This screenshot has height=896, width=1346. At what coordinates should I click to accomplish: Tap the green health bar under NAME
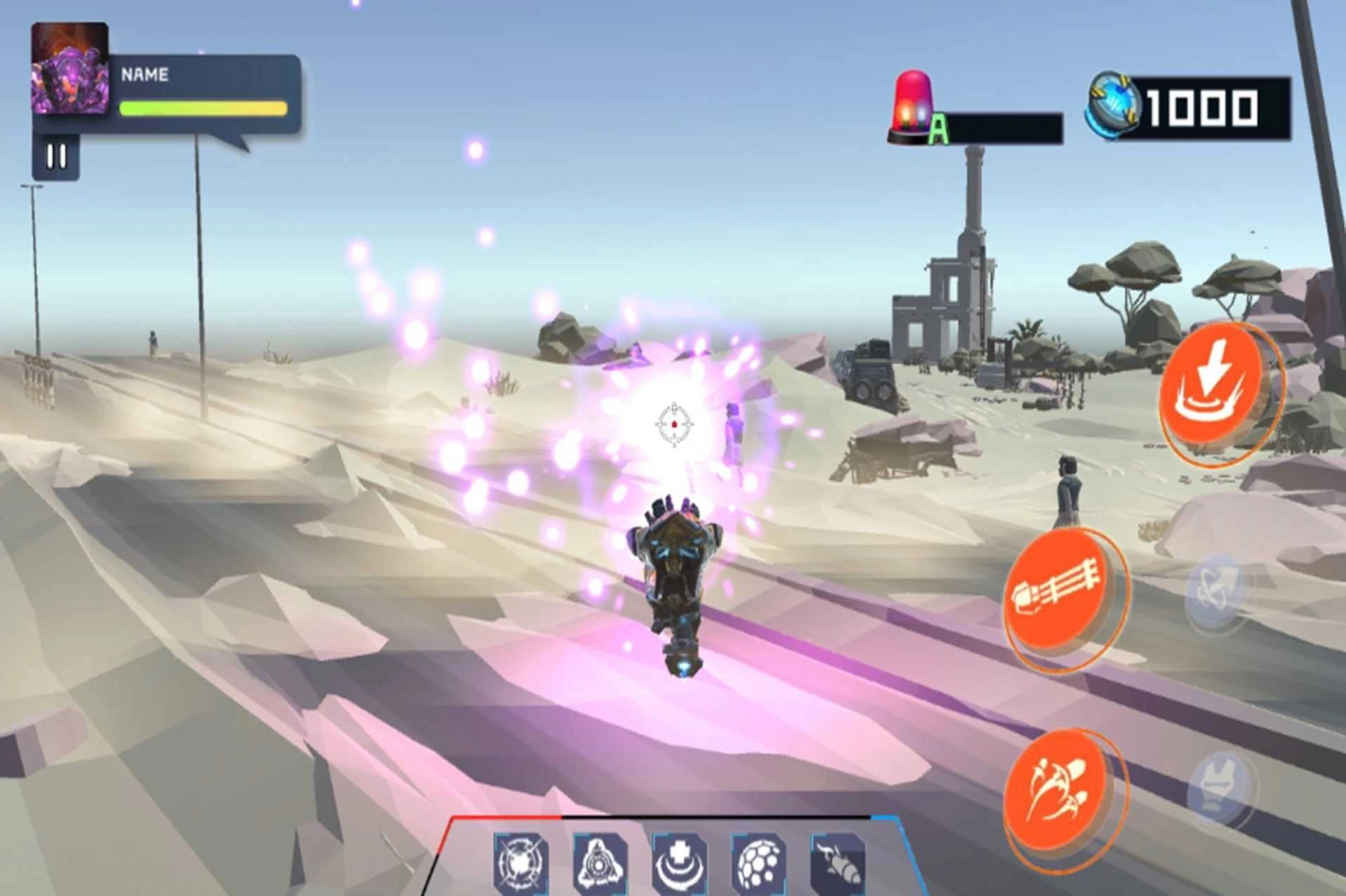tap(202, 107)
